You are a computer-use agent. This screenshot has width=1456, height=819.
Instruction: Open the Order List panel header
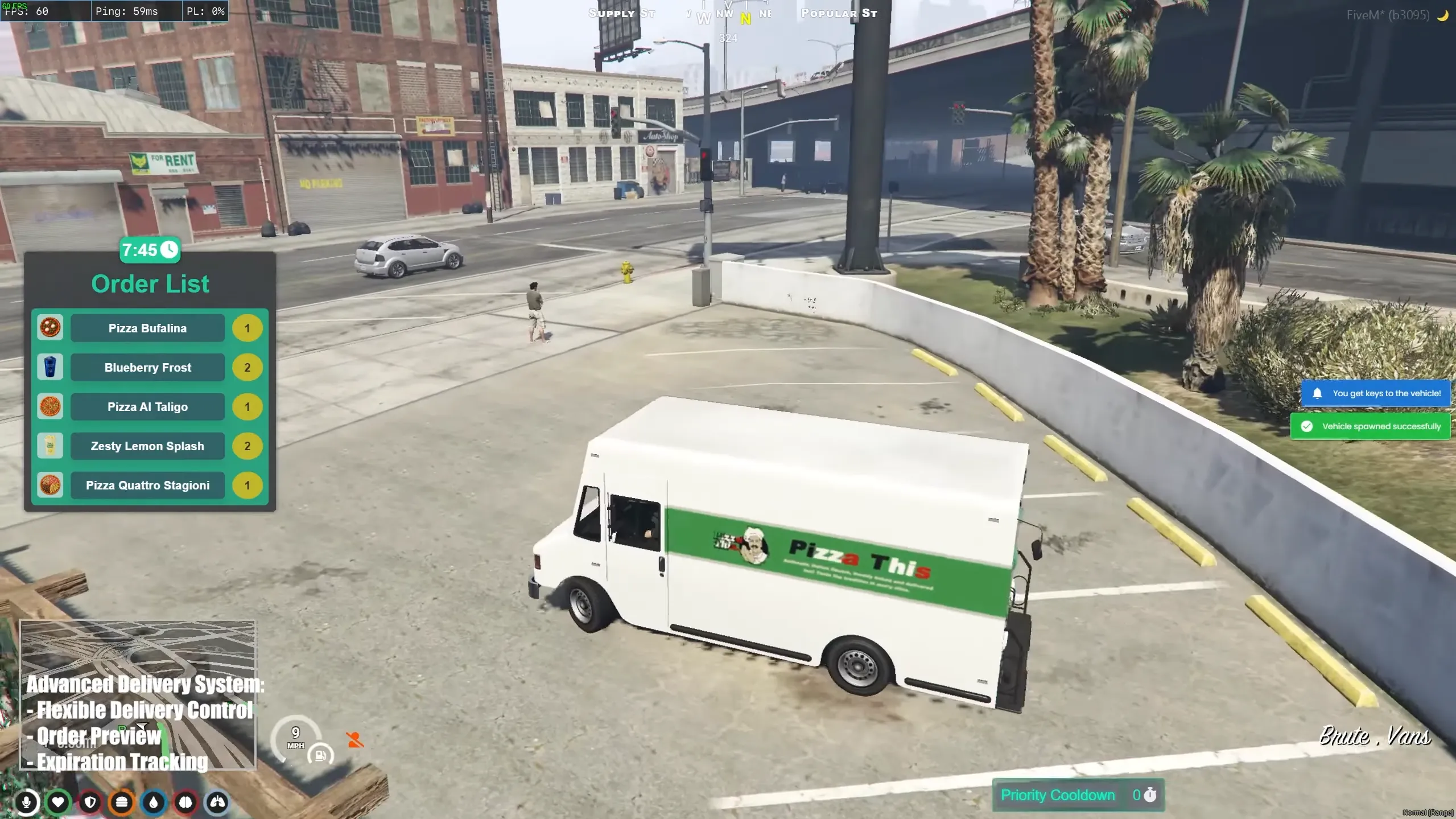(x=150, y=283)
